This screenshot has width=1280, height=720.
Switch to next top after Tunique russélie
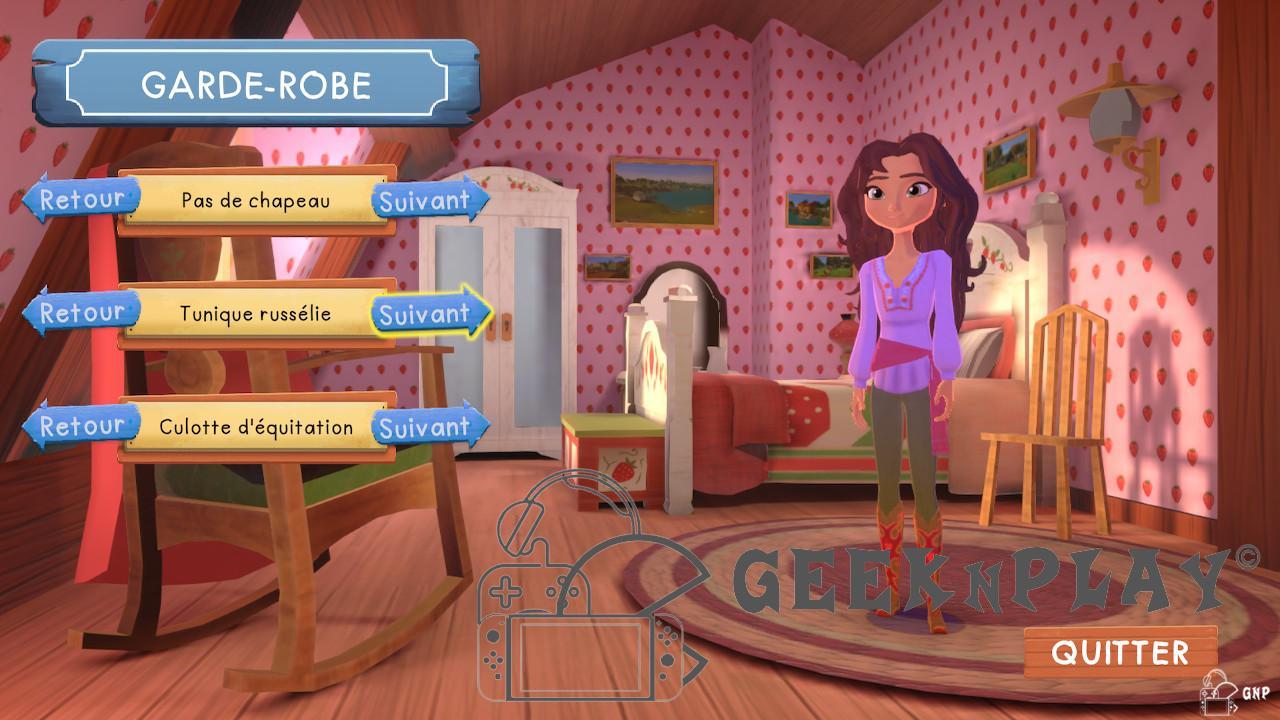coord(430,314)
